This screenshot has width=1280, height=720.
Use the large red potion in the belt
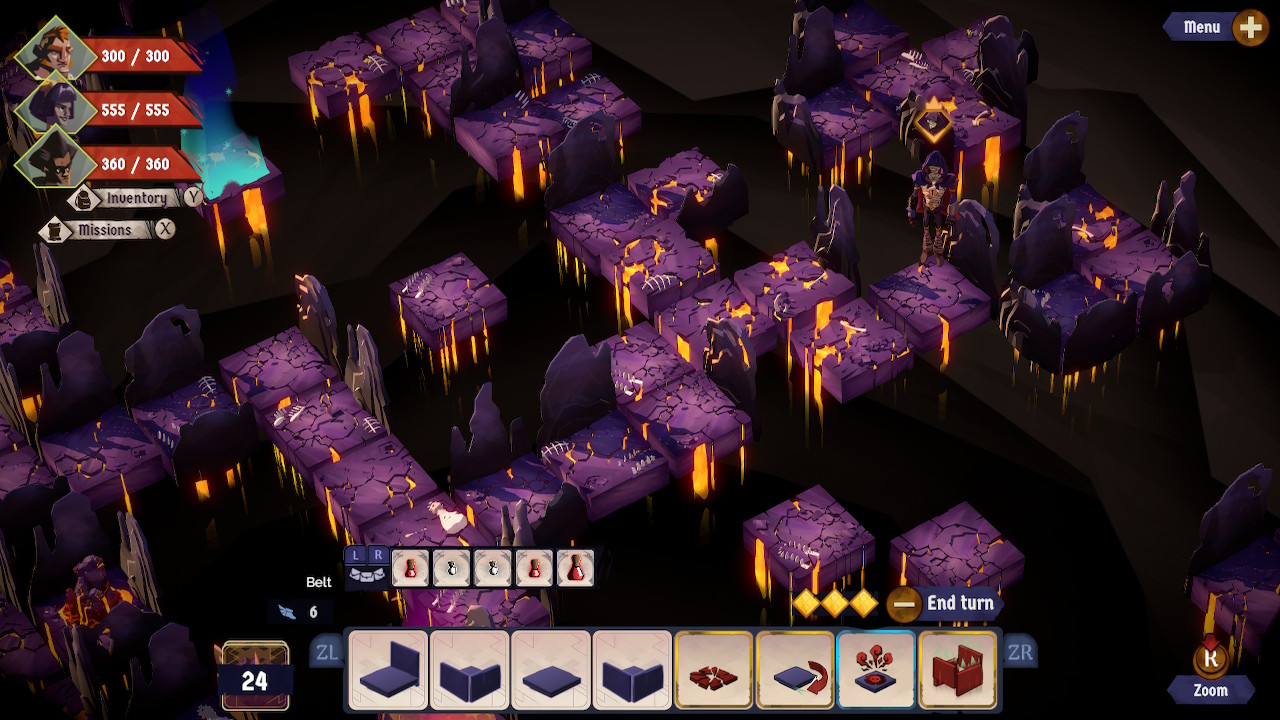(x=576, y=570)
